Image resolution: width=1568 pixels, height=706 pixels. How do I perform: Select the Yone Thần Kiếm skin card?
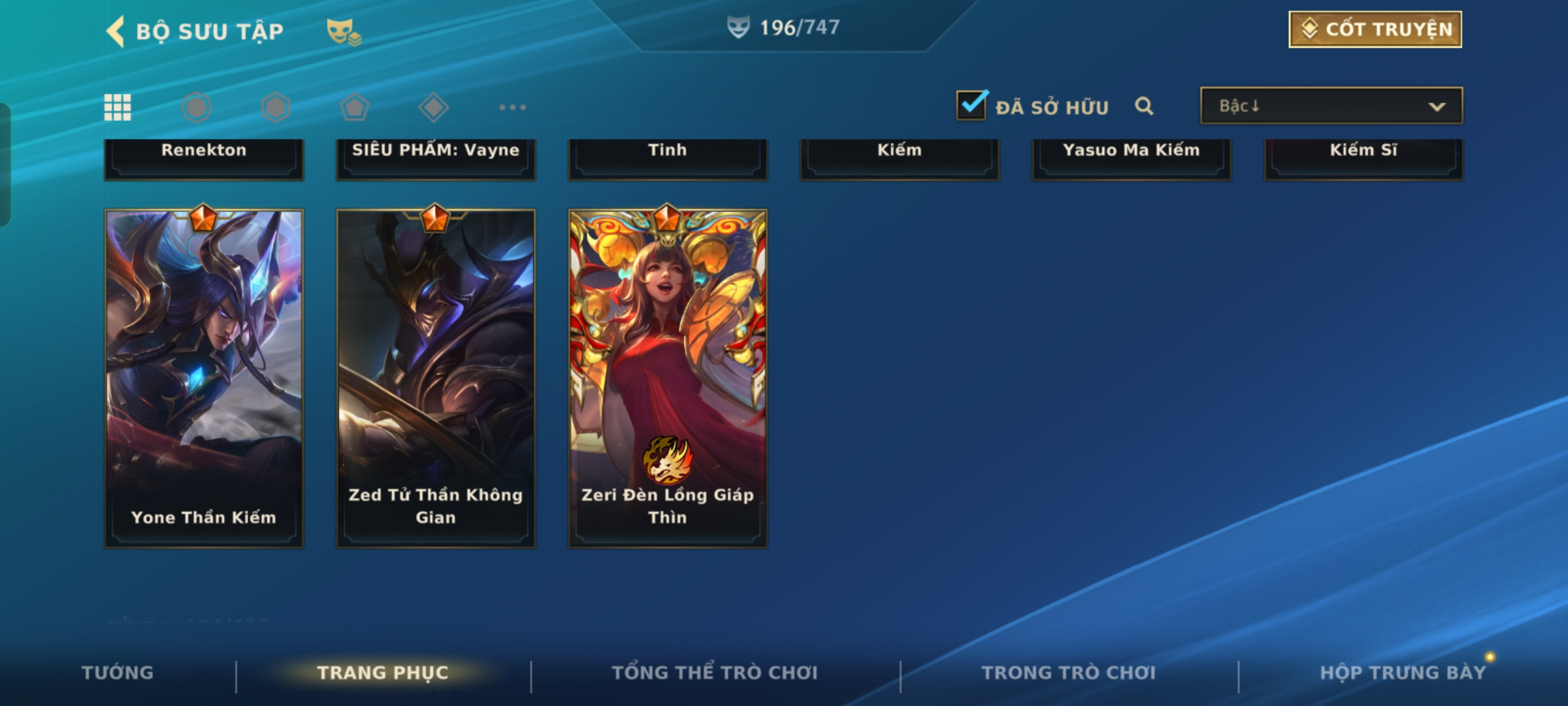tap(204, 378)
